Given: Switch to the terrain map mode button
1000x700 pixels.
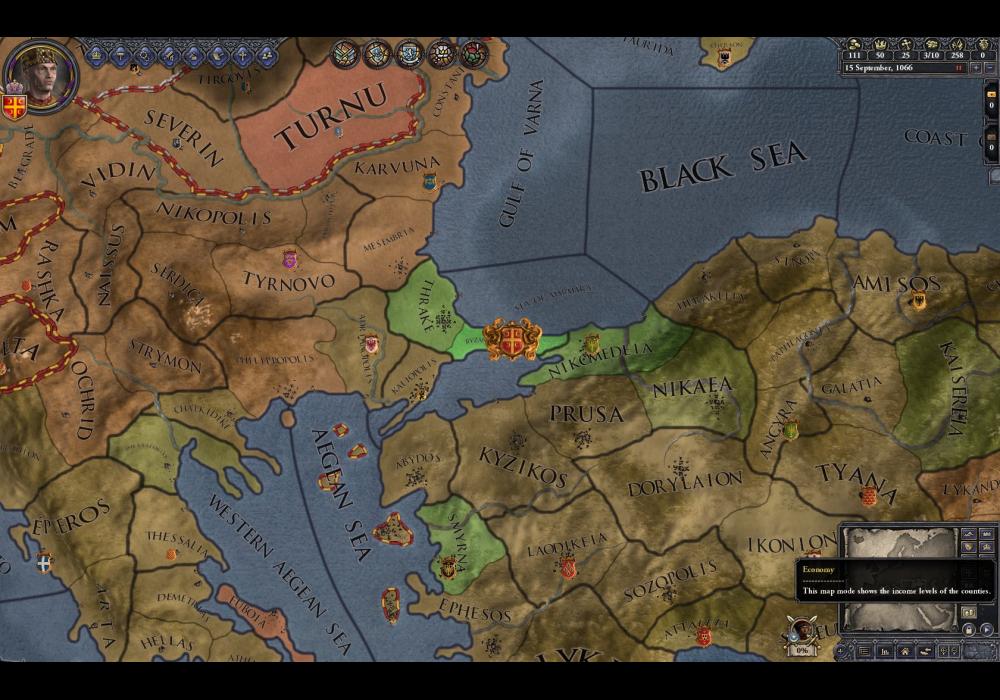Looking at the screenshot, I should point(968,535).
